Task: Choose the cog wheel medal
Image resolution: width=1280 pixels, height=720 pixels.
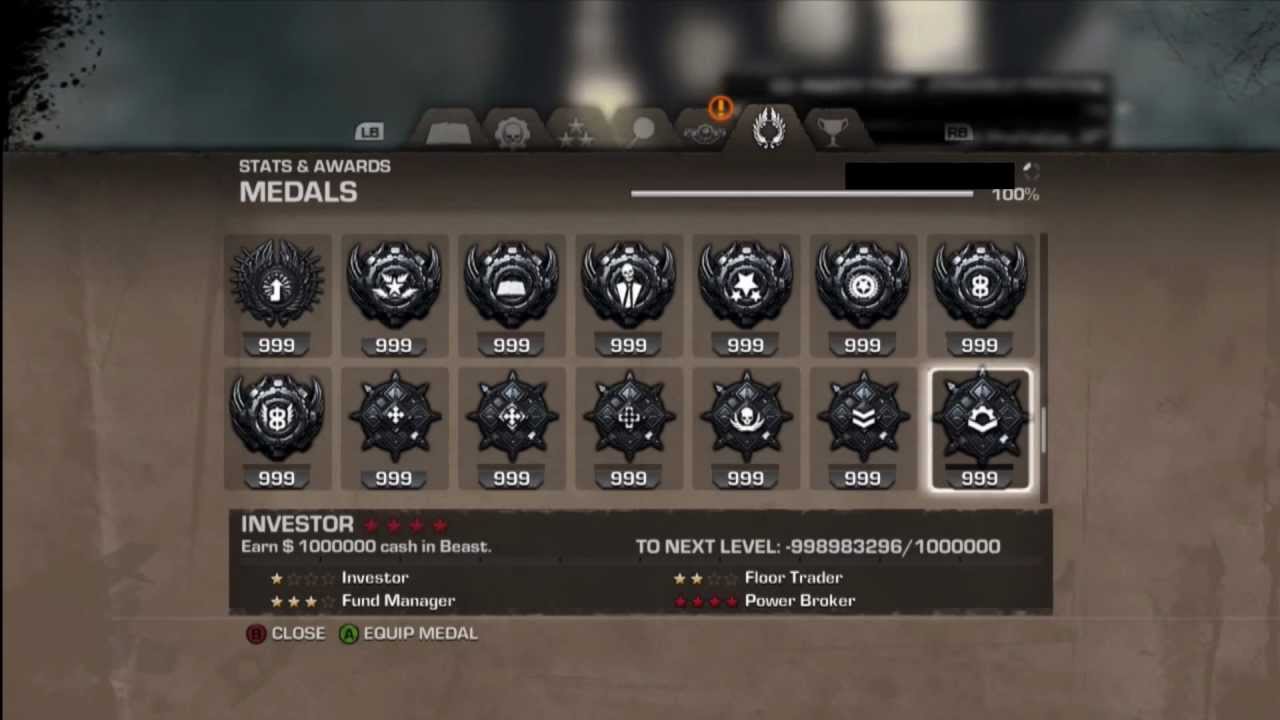Action: (862, 283)
